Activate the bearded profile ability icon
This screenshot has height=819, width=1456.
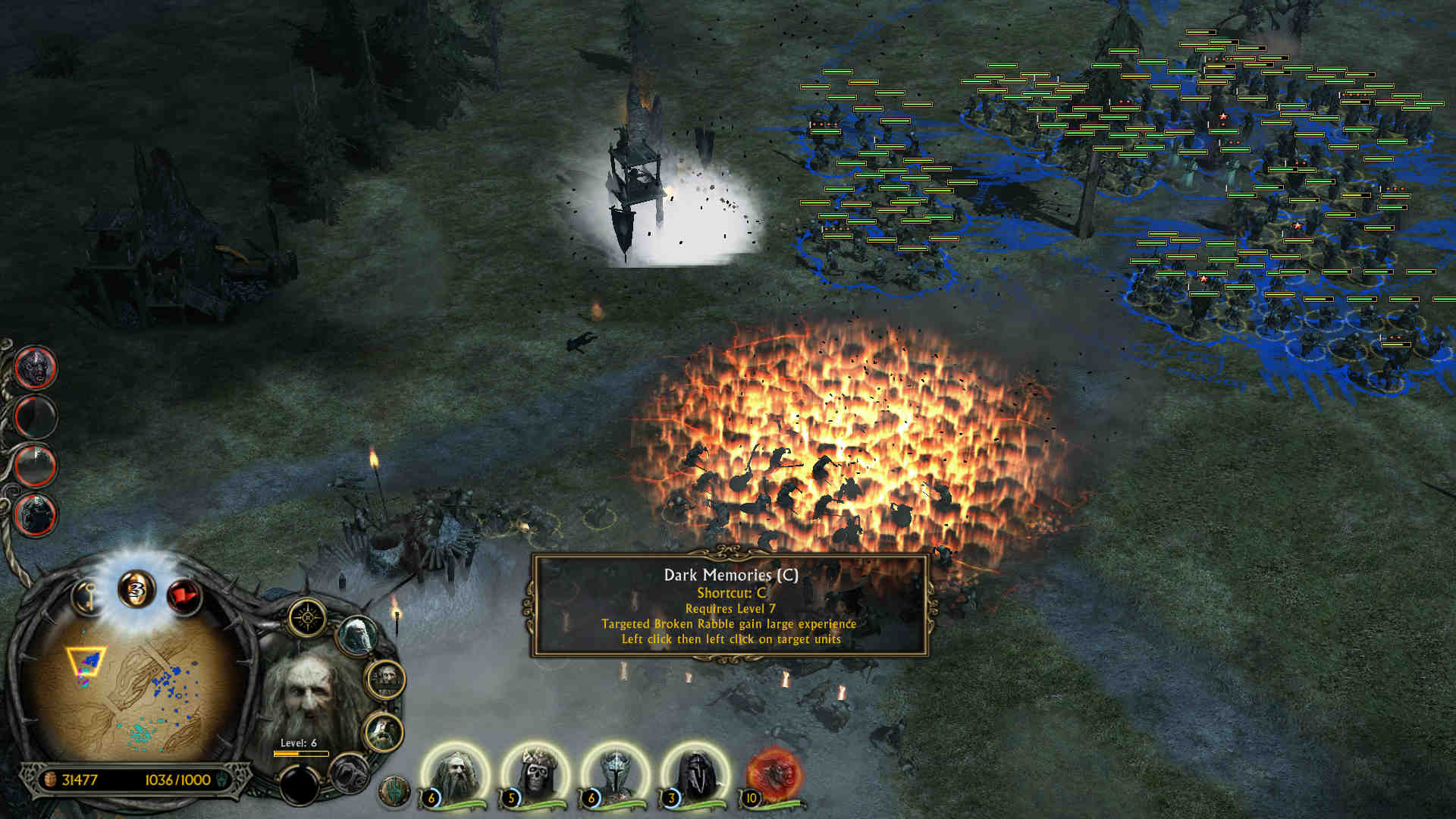click(x=384, y=731)
